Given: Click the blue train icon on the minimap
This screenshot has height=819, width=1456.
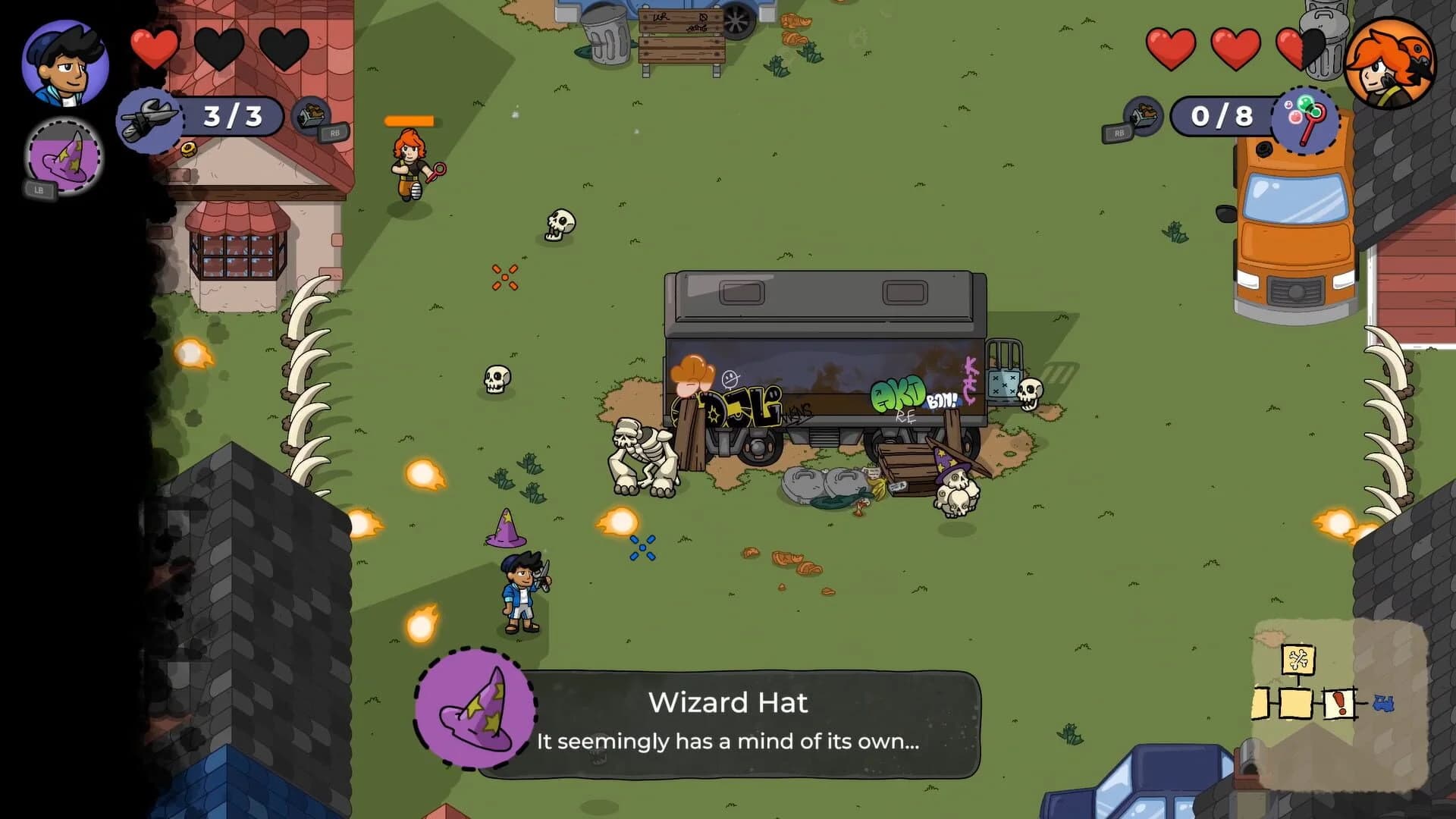Looking at the screenshot, I should [x=1382, y=703].
